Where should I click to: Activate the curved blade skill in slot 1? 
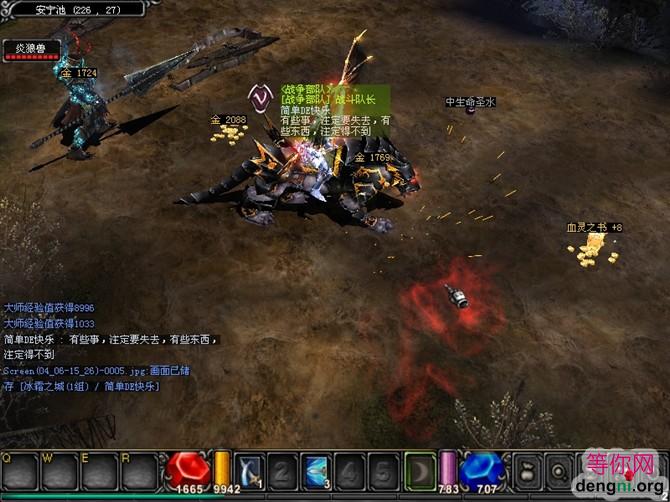(x=250, y=469)
